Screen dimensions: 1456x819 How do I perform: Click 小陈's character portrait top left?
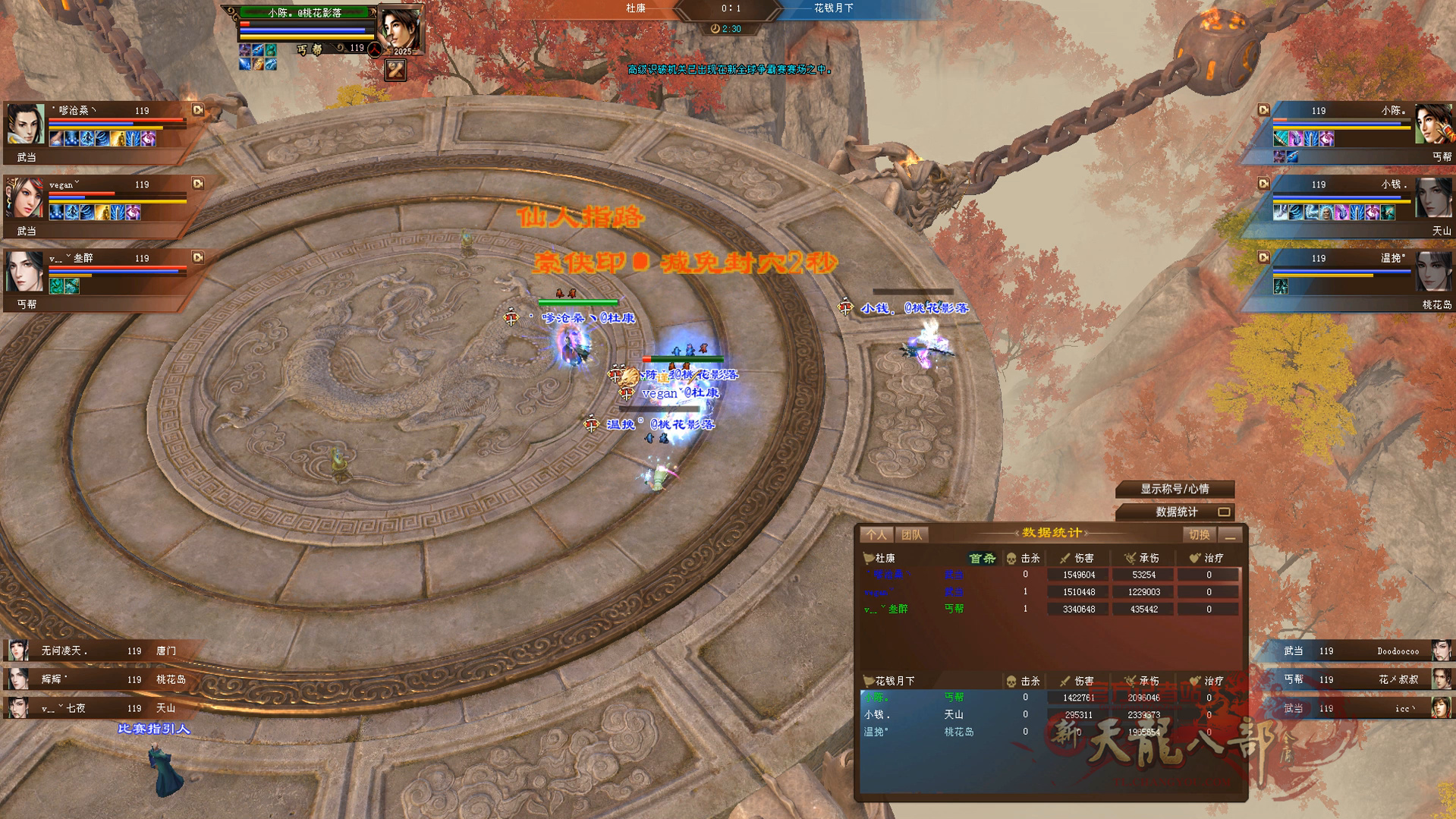[x=400, y=28]
